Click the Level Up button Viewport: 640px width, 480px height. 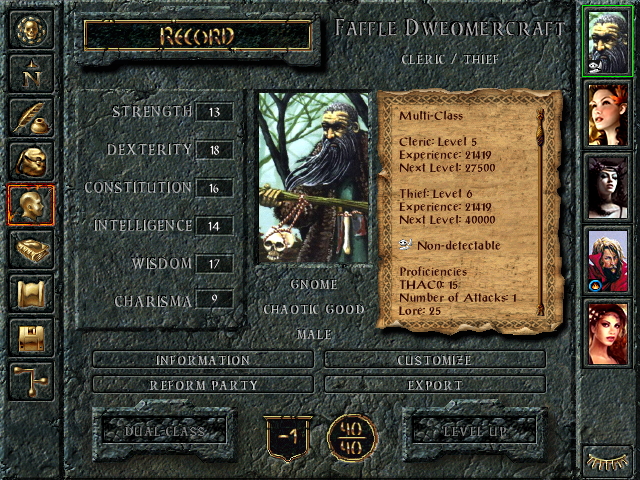coord(476,431)
